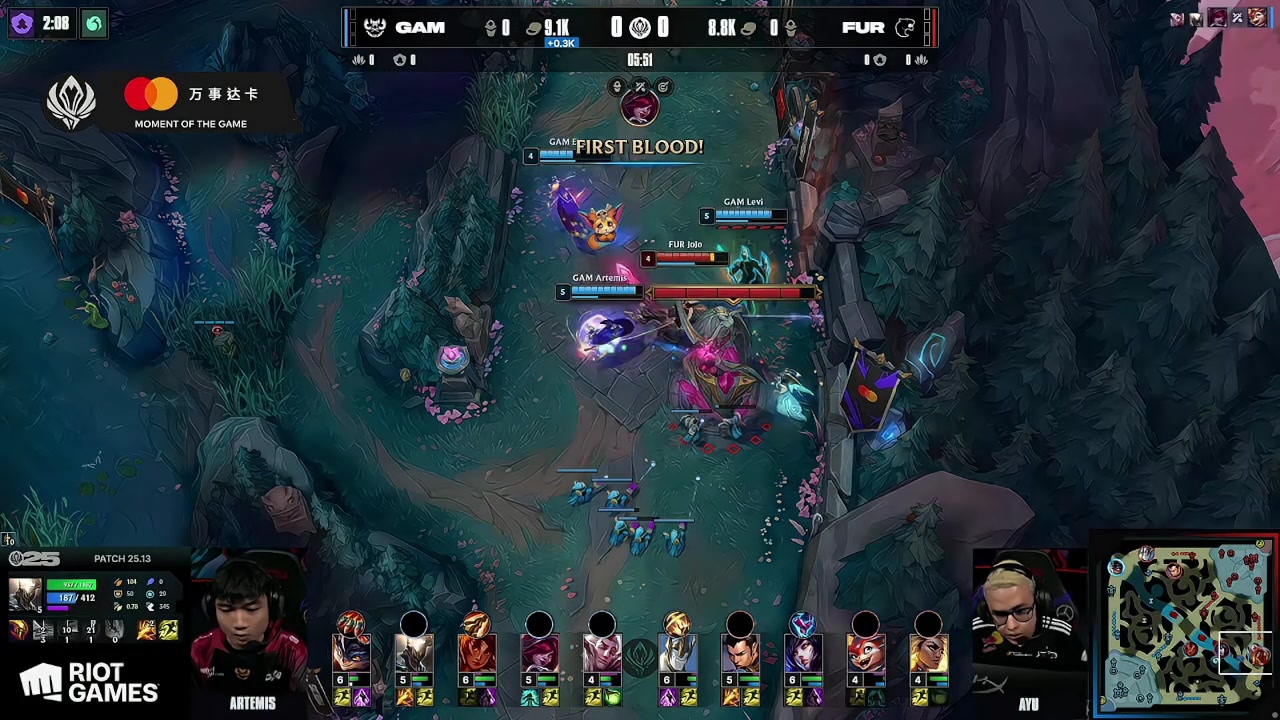Click the Smite spell icon in the stats panel
Viewport: 1280px width, 720px height.
pyautogui.click(x=148, y=630)
